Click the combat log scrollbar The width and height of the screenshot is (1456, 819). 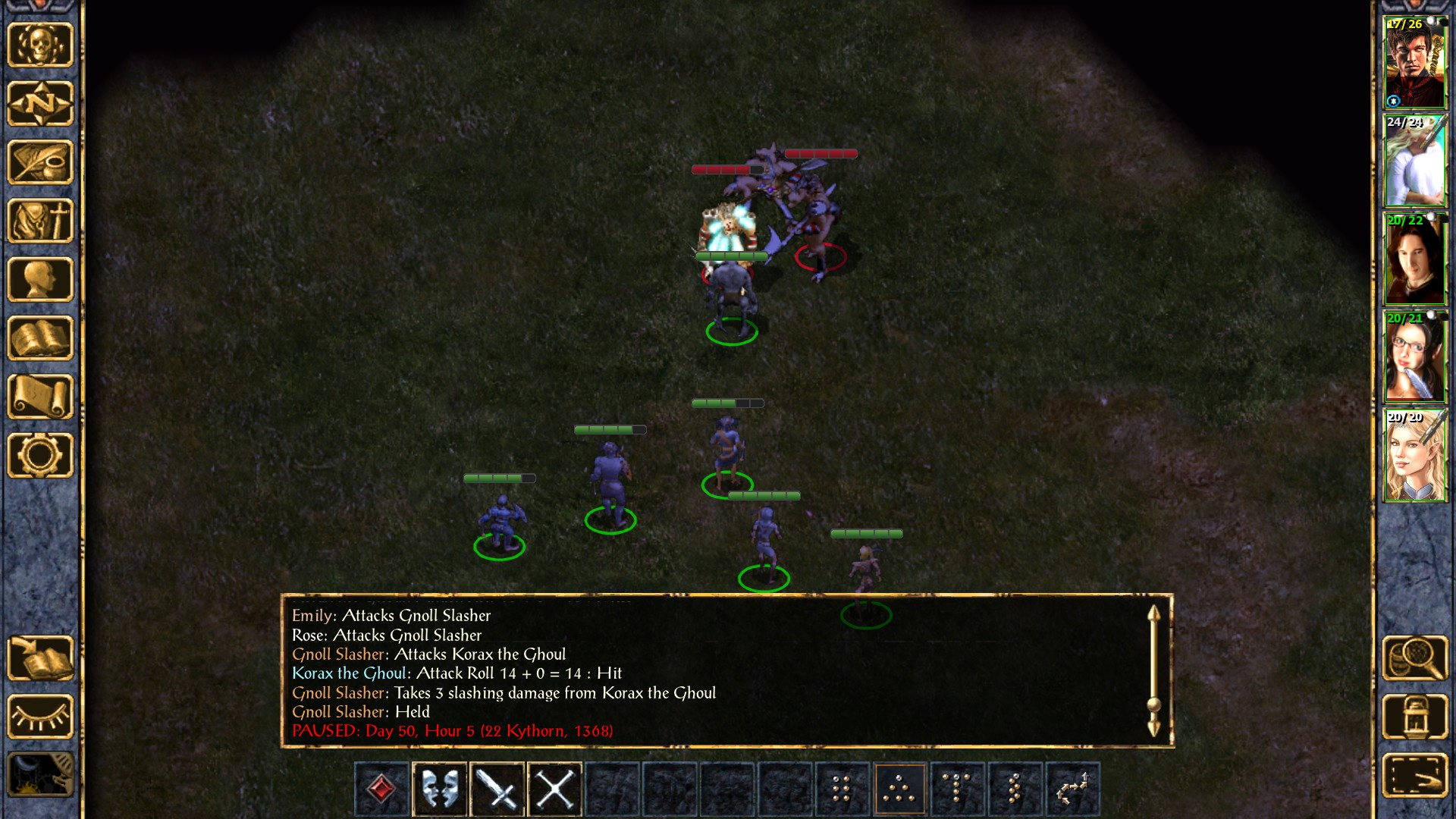1153,671
